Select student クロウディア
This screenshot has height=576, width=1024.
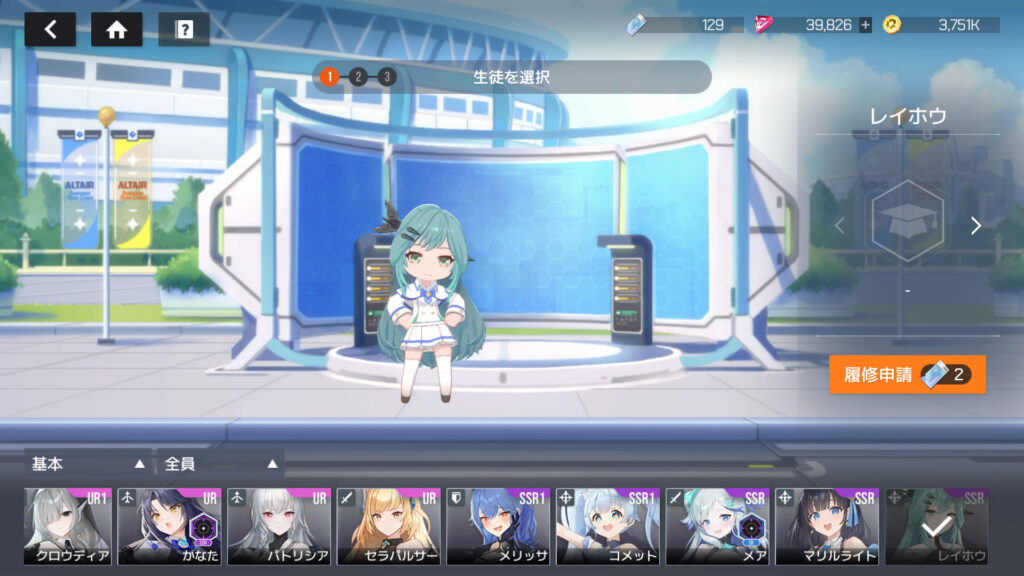tap(67, 527)
